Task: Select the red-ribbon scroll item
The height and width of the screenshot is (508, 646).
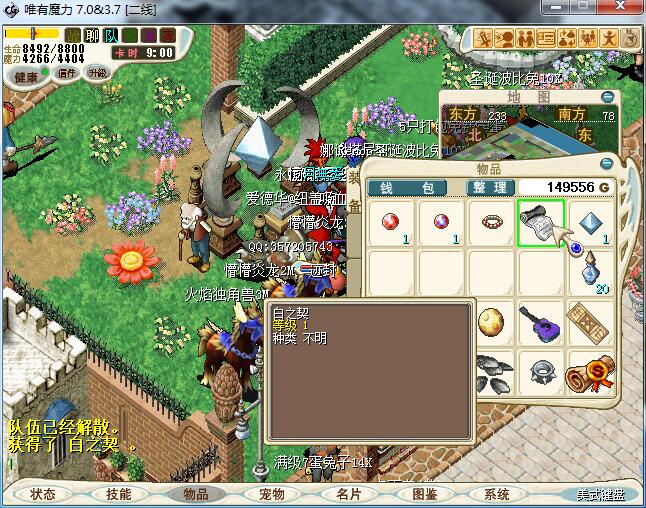Action: pos(590,372)
